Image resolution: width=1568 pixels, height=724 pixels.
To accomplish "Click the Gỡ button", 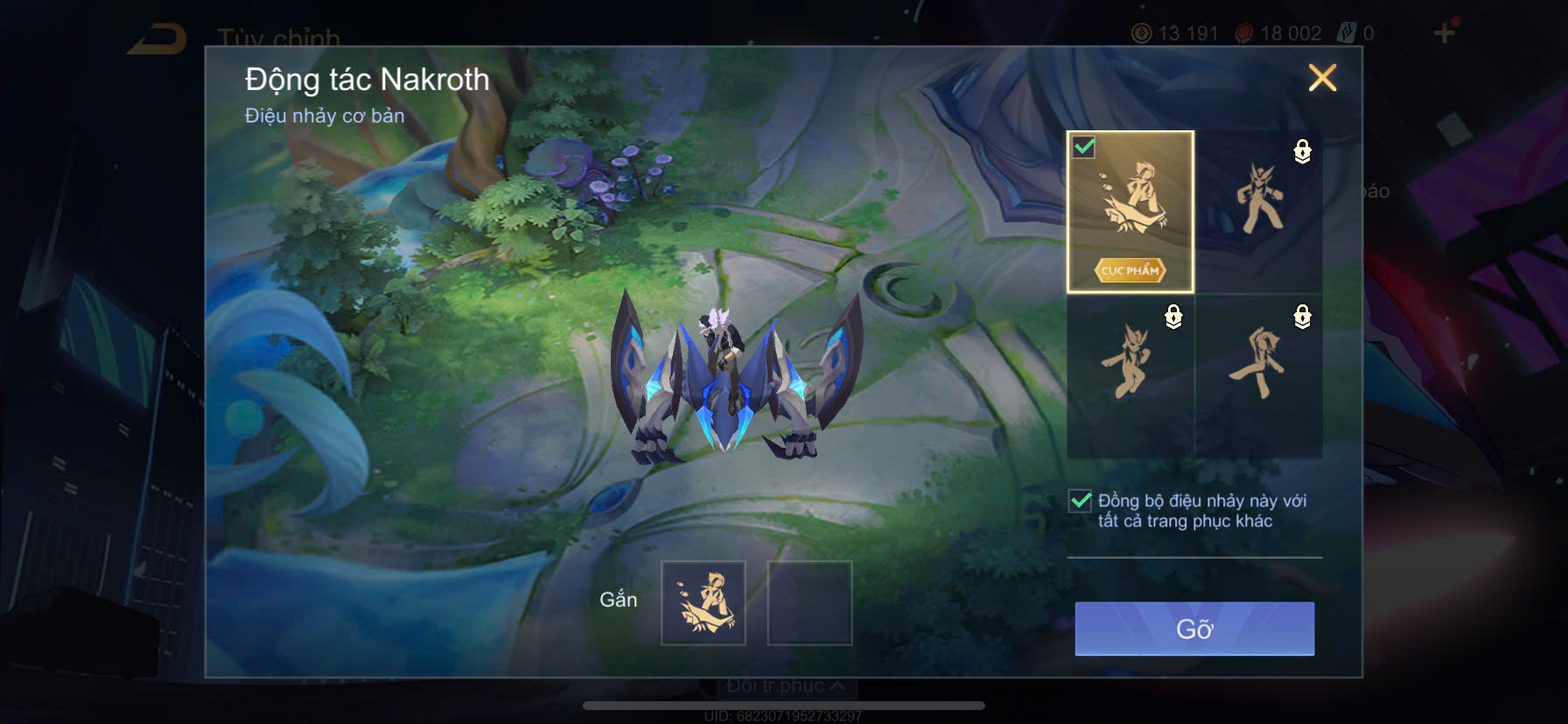I will tap(1194, 629).
